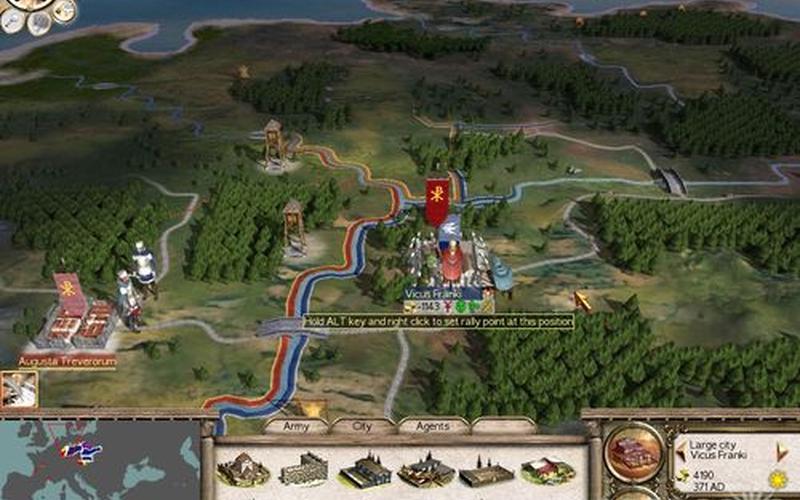Choose the red-roofed building icon

[x=547, y=469]
